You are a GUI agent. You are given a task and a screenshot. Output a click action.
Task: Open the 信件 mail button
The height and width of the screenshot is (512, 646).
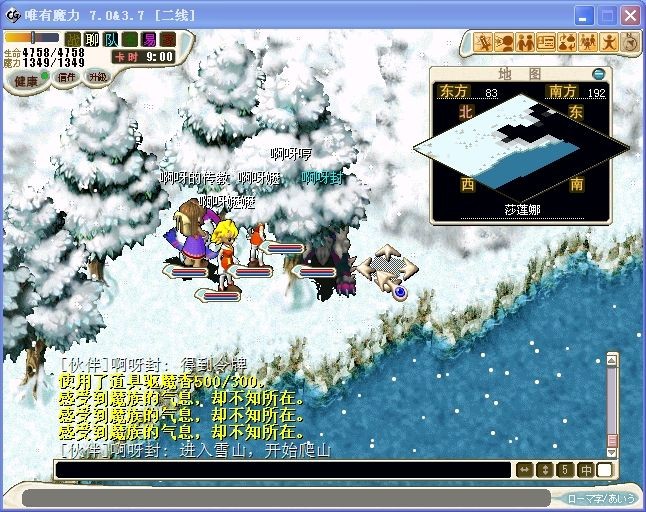pyautogui.click(x=66, y=77)
